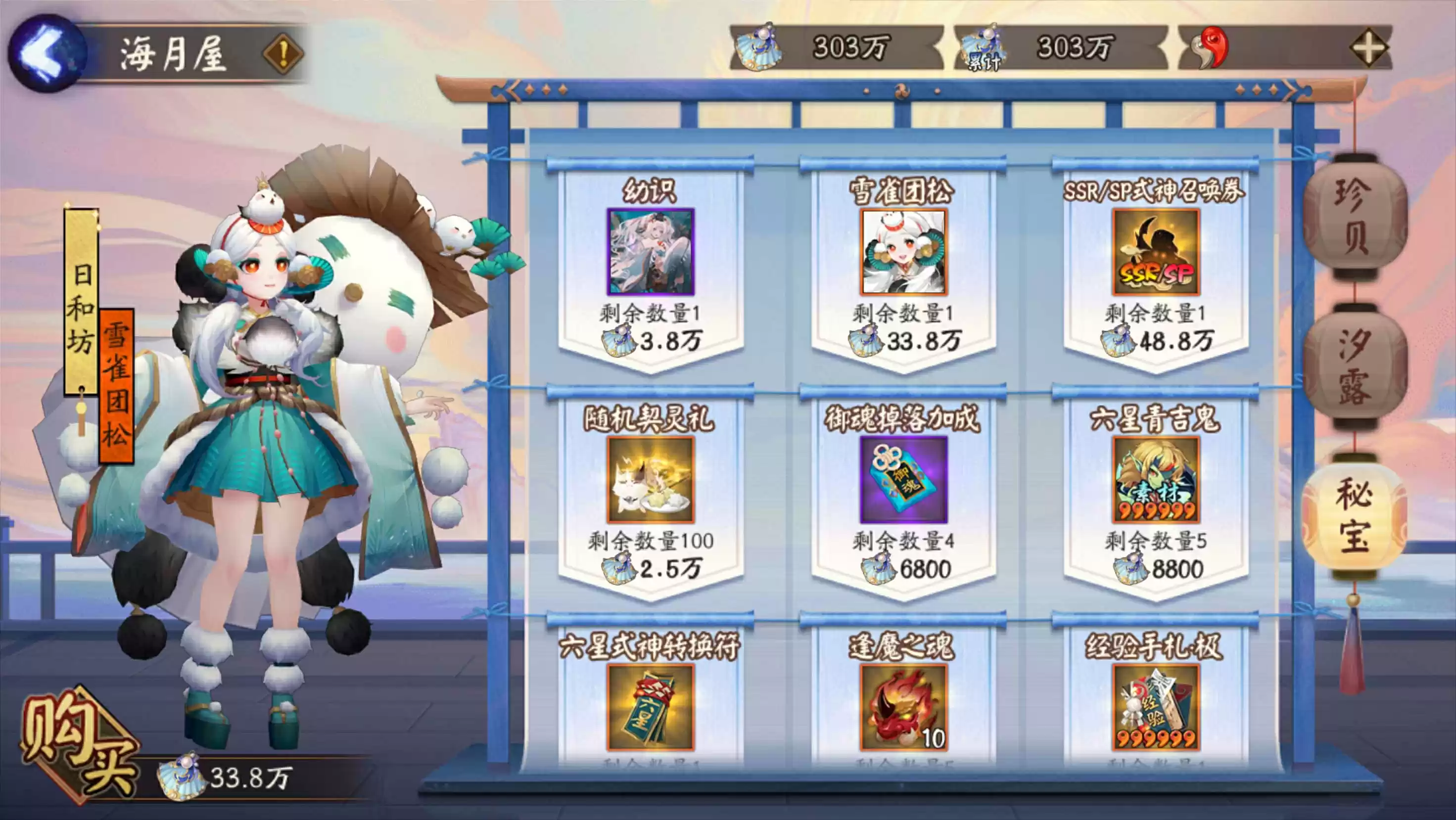Pick the 随机契灵礼 gift item

(x=651, y=480)
